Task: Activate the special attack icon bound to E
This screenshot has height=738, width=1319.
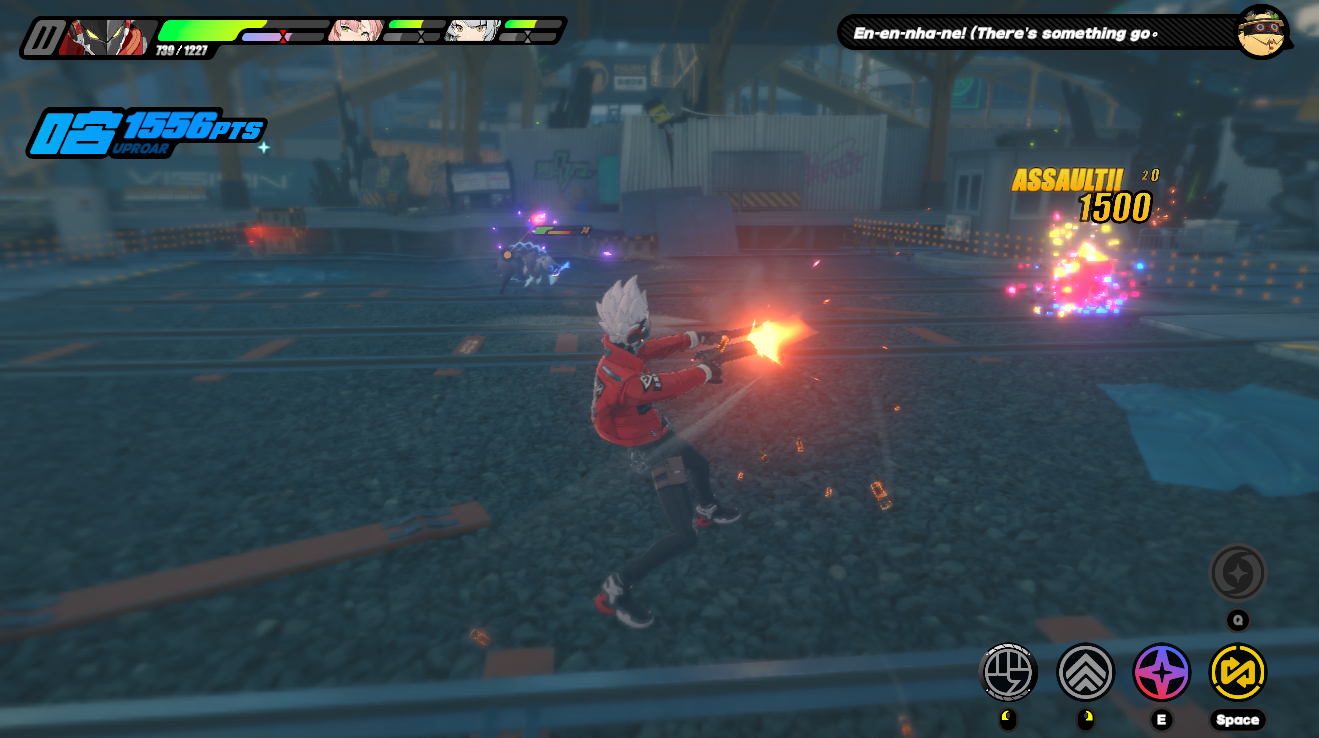Action: tap(1161, 672)
